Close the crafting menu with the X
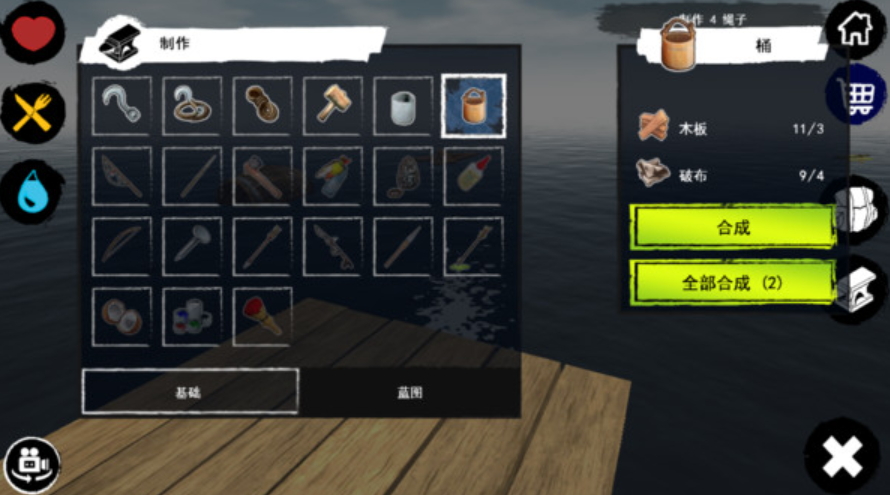 click(842, 458)
